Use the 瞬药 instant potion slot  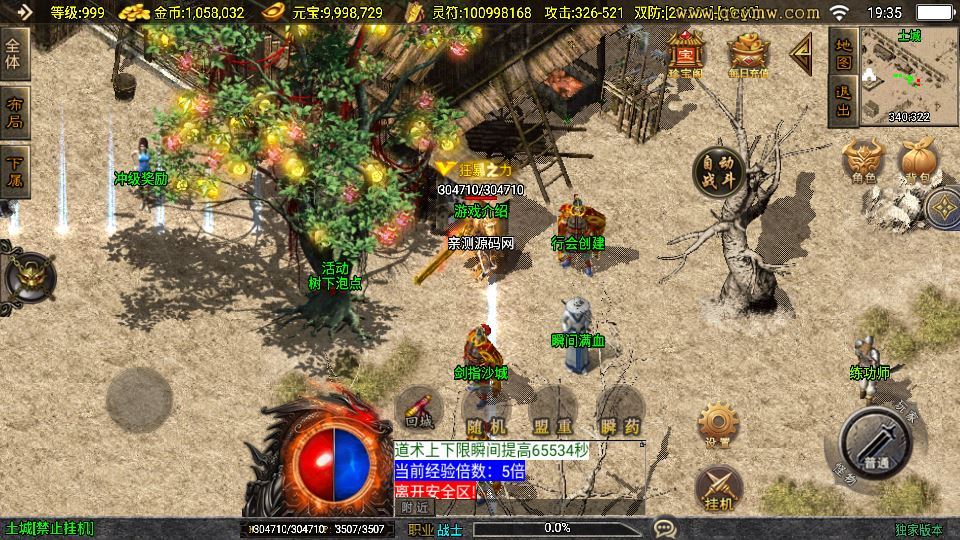(x=619, y=413)
